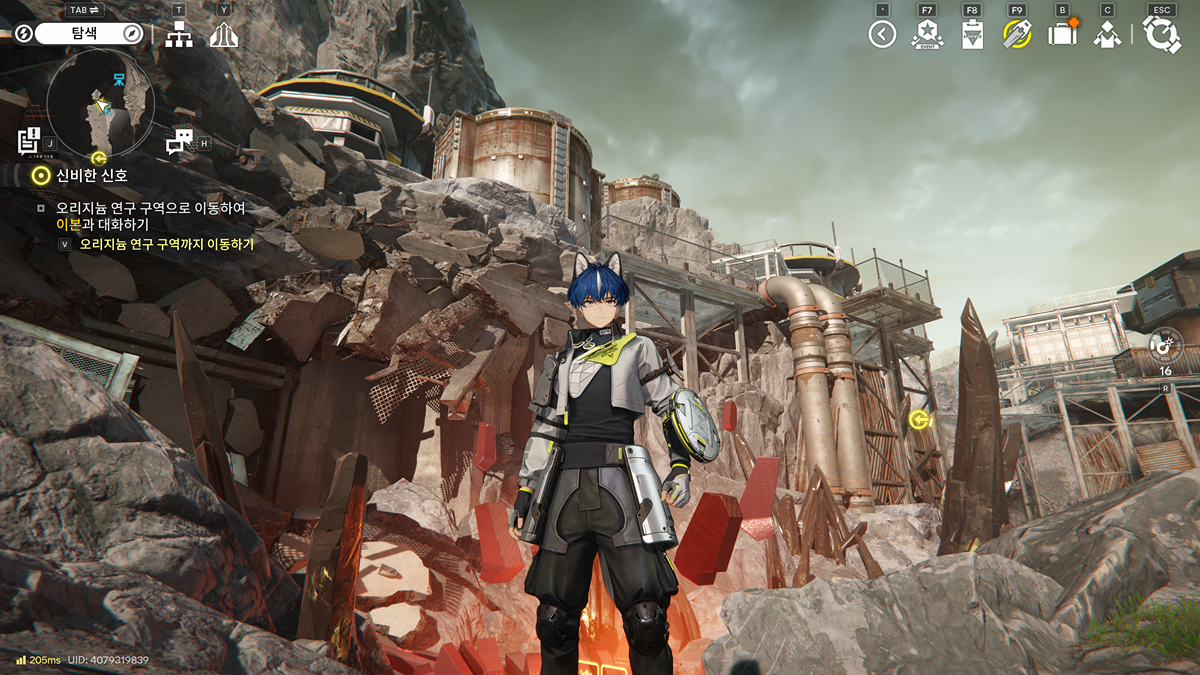Open the operator team formation icon
This screenshot has width=1200, height=675.
tap(1107, 35)
